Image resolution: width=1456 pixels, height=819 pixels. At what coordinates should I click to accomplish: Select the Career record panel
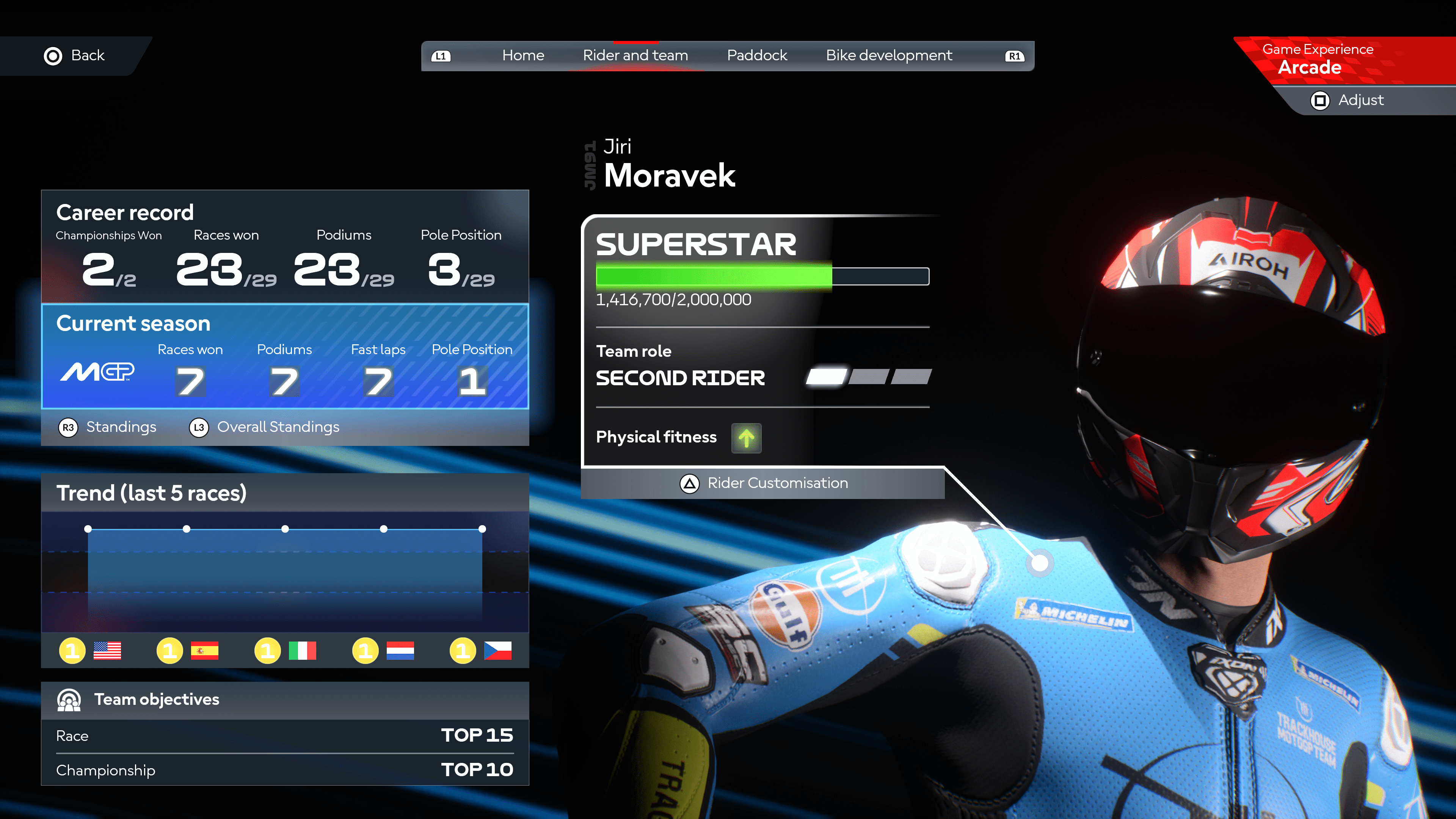tap(285, 246)
